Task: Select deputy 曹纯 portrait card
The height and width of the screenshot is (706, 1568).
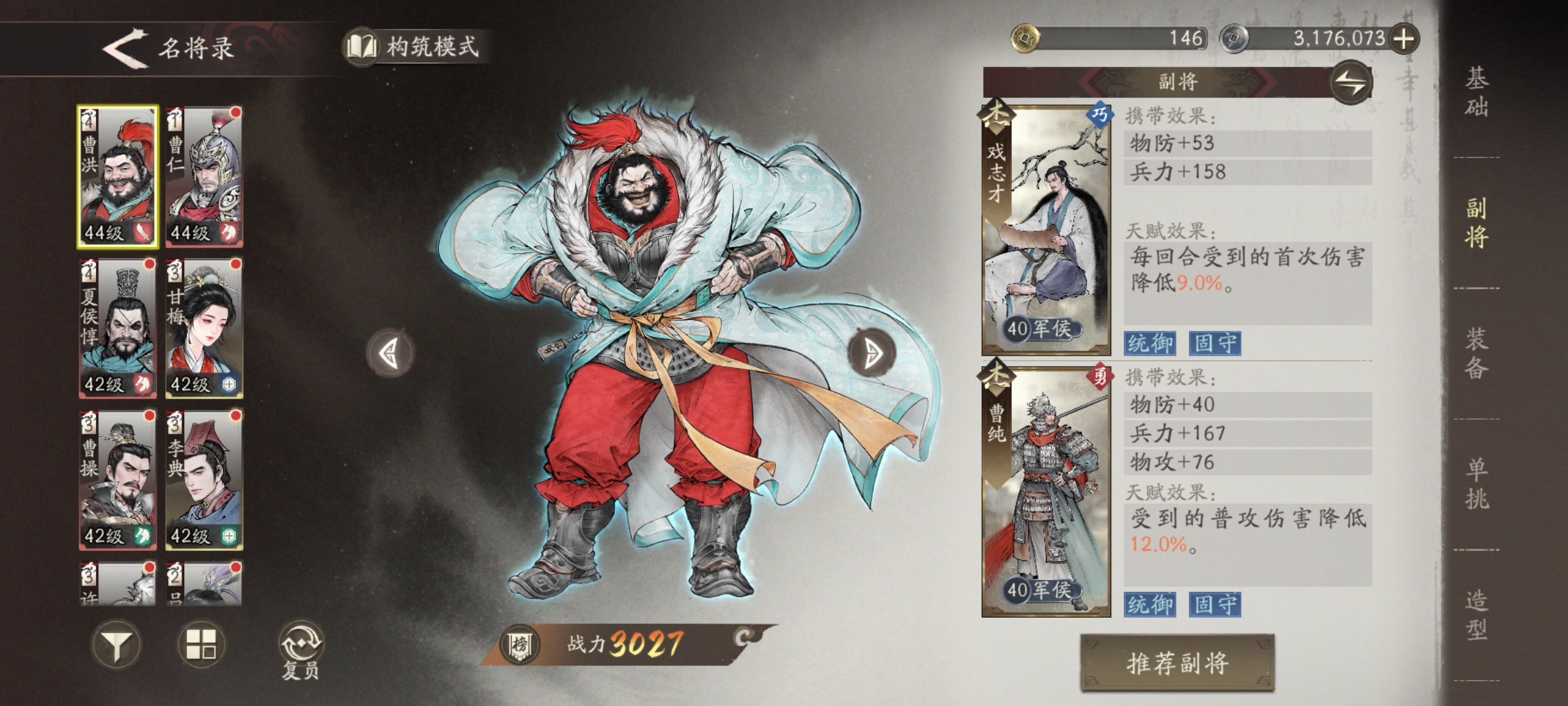Action: coord(1047,492)
